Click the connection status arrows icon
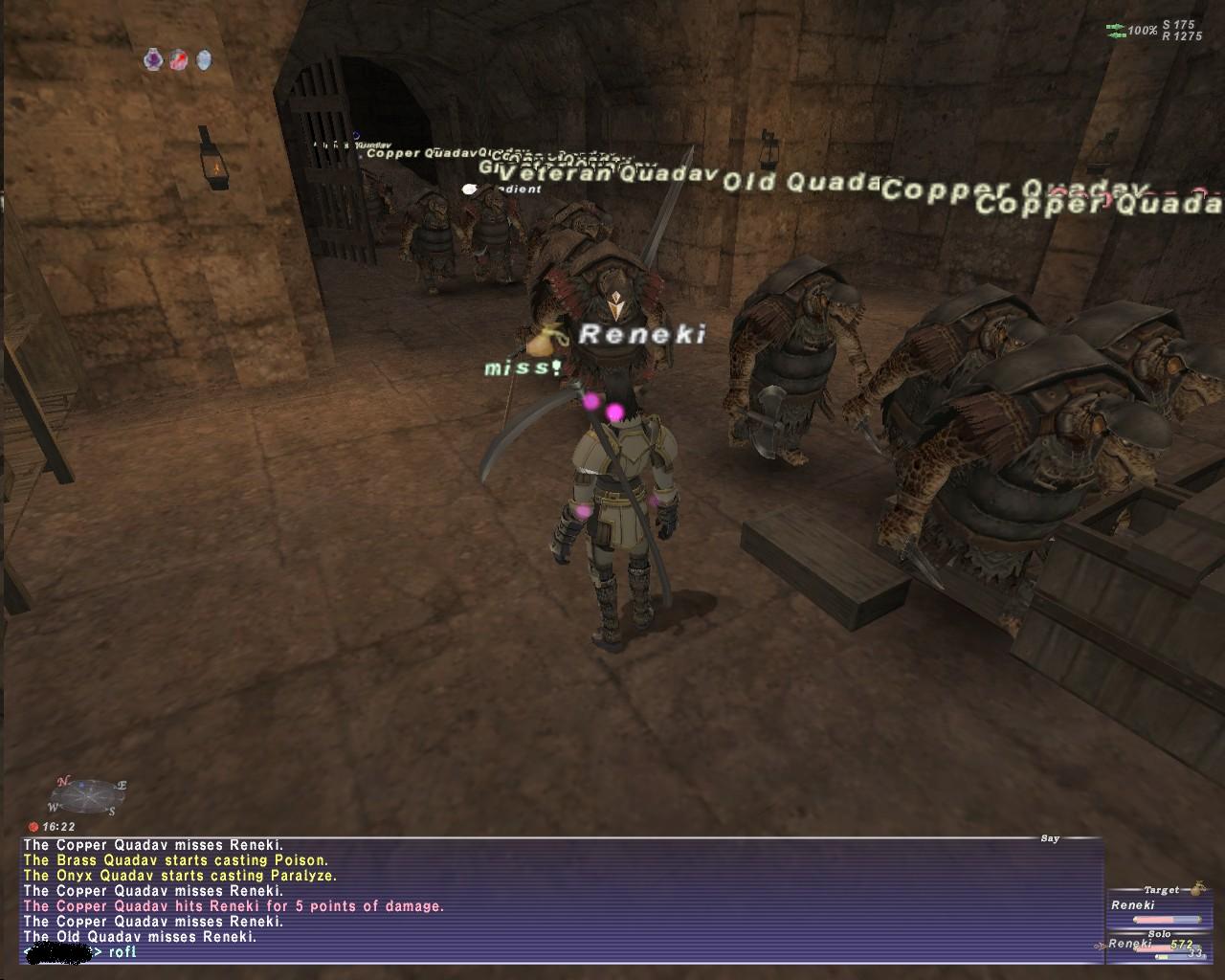Image resolution: width=1225 pixels, height=980 pixels. click(1115, 31)
